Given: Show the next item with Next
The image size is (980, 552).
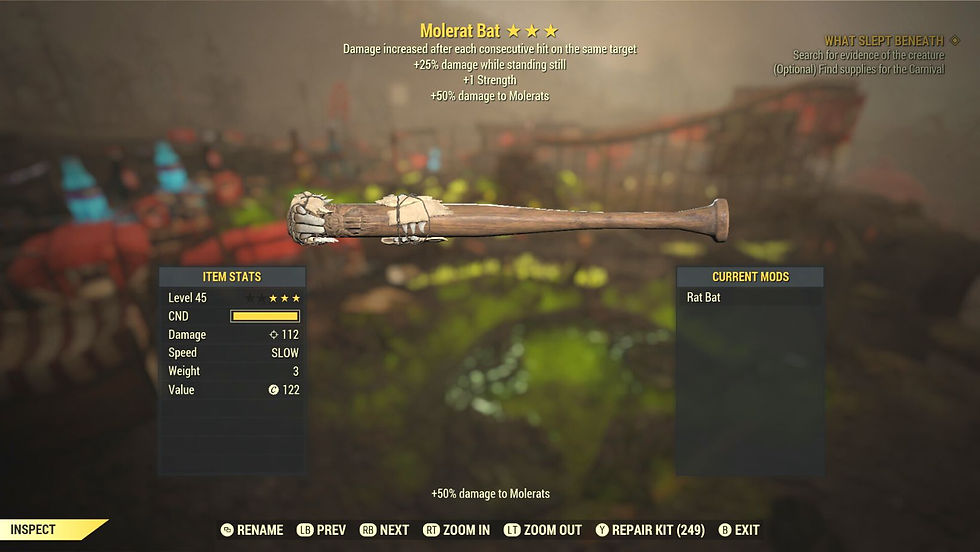Looking at the screenshot, I should (385, 530).
